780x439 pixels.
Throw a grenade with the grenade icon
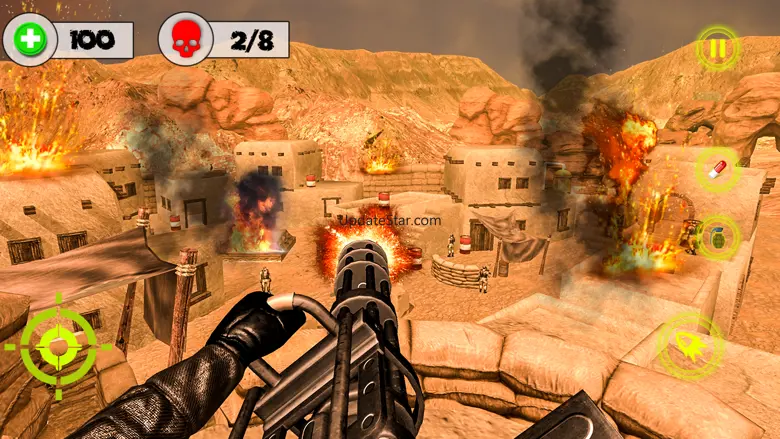pos(717,237)
